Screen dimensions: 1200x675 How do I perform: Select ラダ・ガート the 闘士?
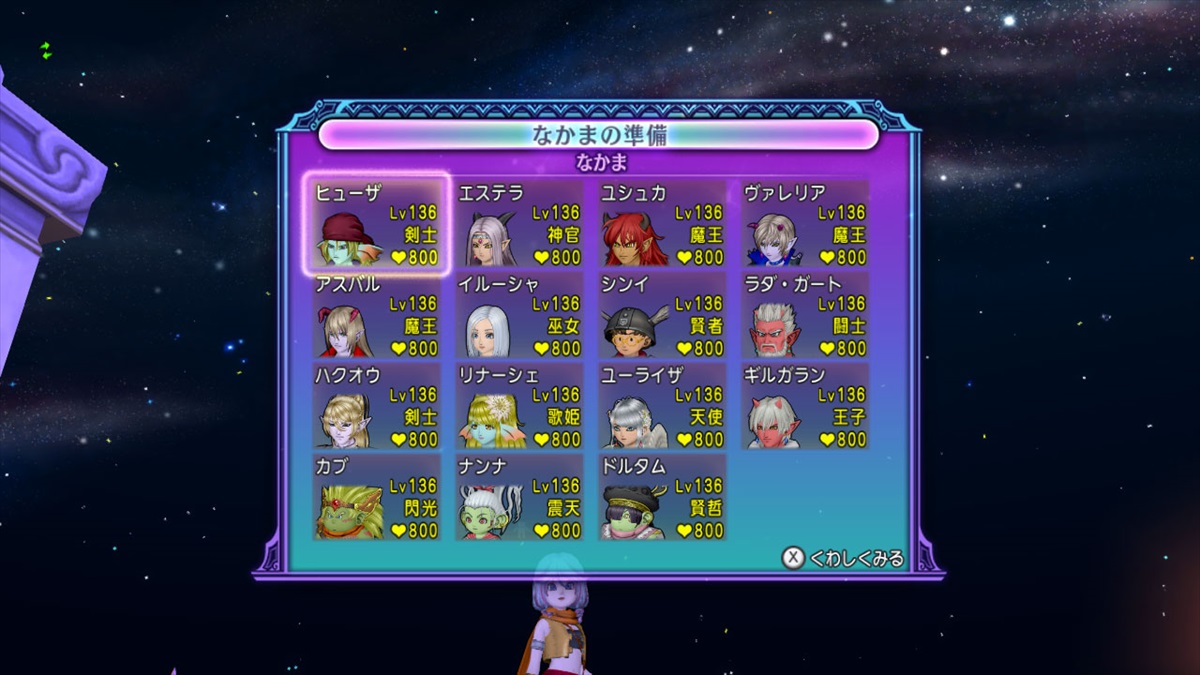pyautogui.click(x=805, y=315)
